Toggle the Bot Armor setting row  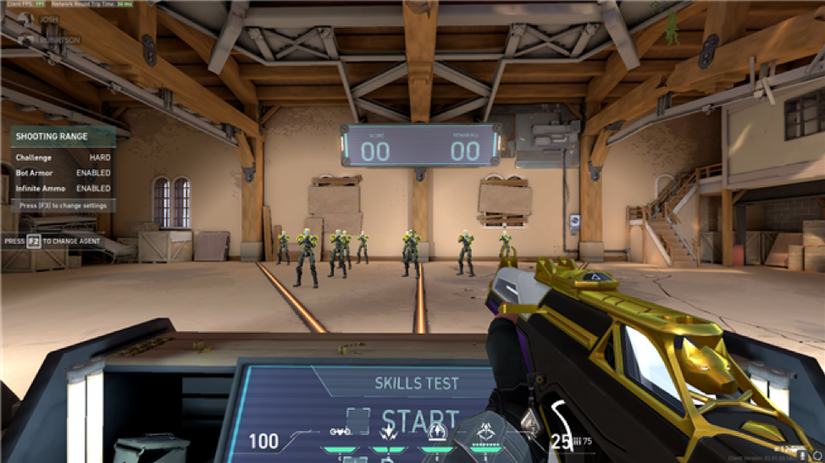(63, 172)
